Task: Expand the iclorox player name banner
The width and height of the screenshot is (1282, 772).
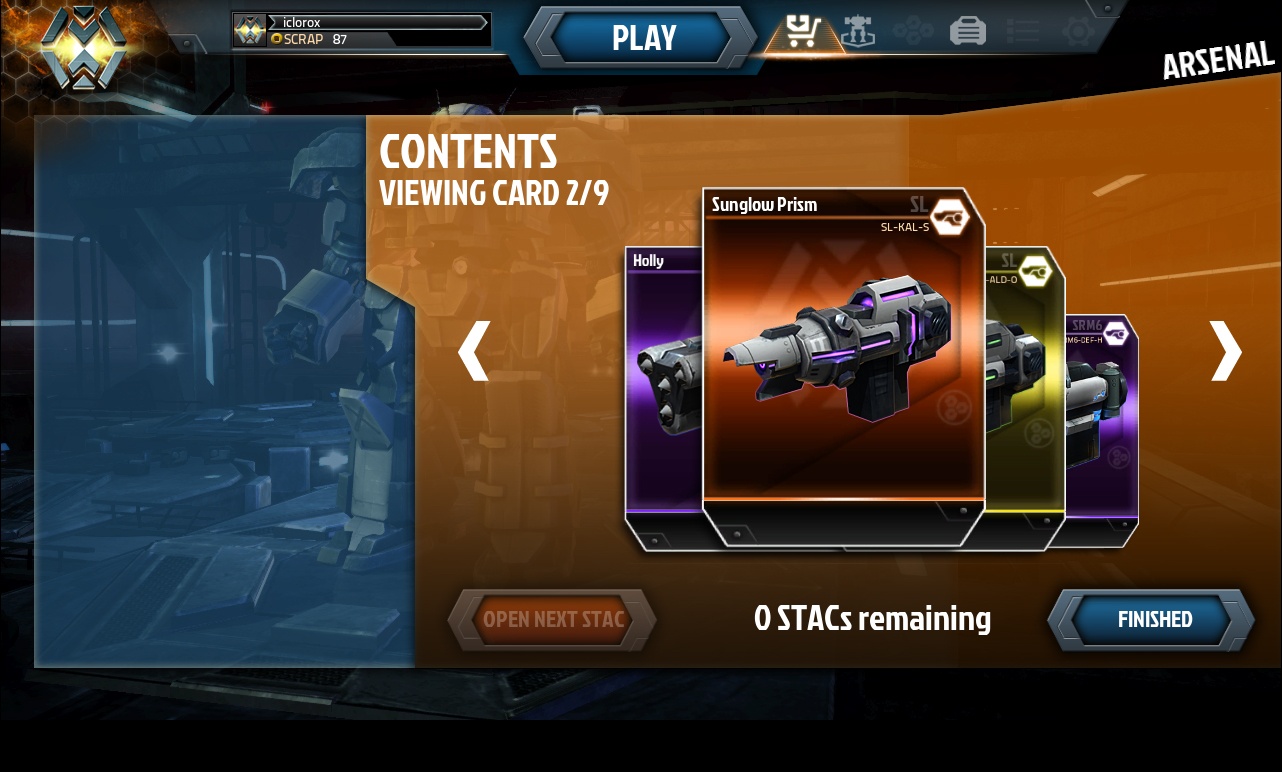Action: 375,23
